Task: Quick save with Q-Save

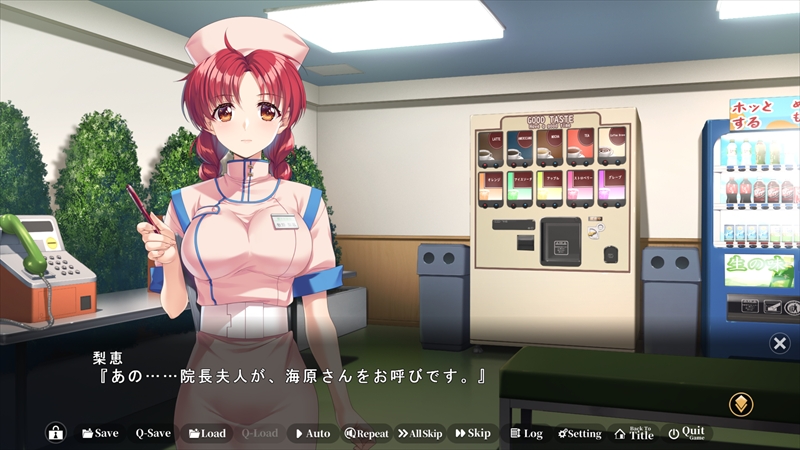Action: pos(153,433)
